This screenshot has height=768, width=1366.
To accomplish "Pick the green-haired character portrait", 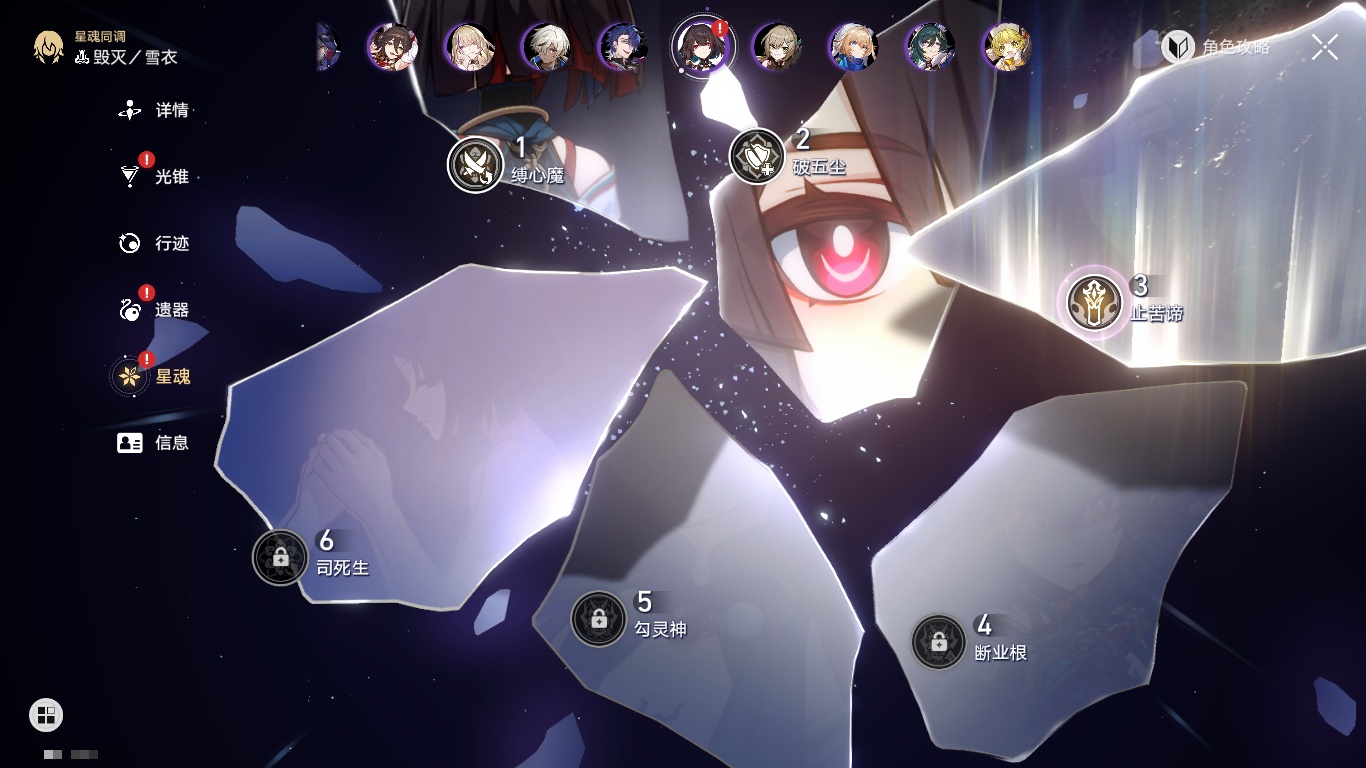I will (930, 47).
